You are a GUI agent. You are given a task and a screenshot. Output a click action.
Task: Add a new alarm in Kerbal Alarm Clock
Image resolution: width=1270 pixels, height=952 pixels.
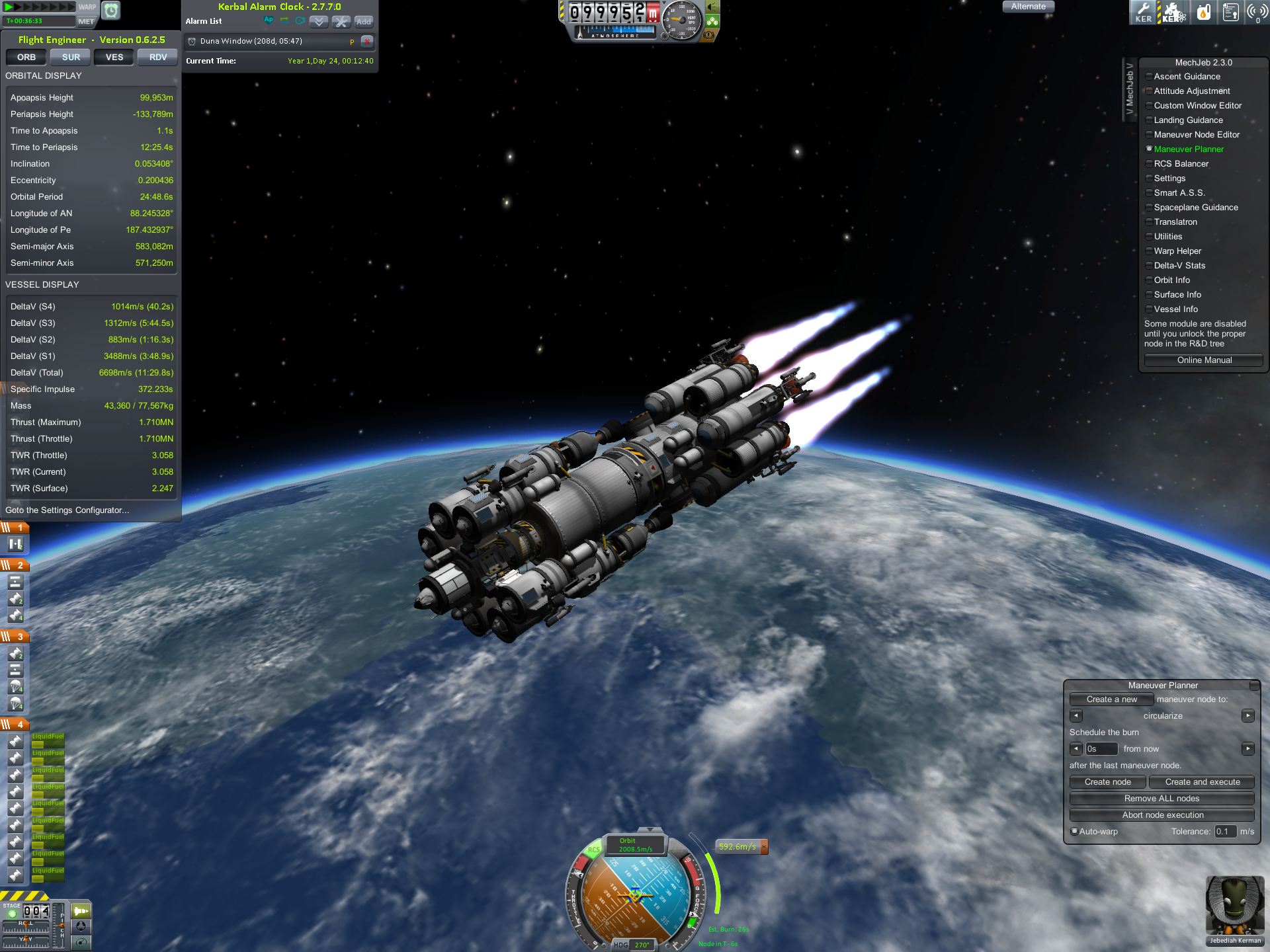click(x=363, y=22)
